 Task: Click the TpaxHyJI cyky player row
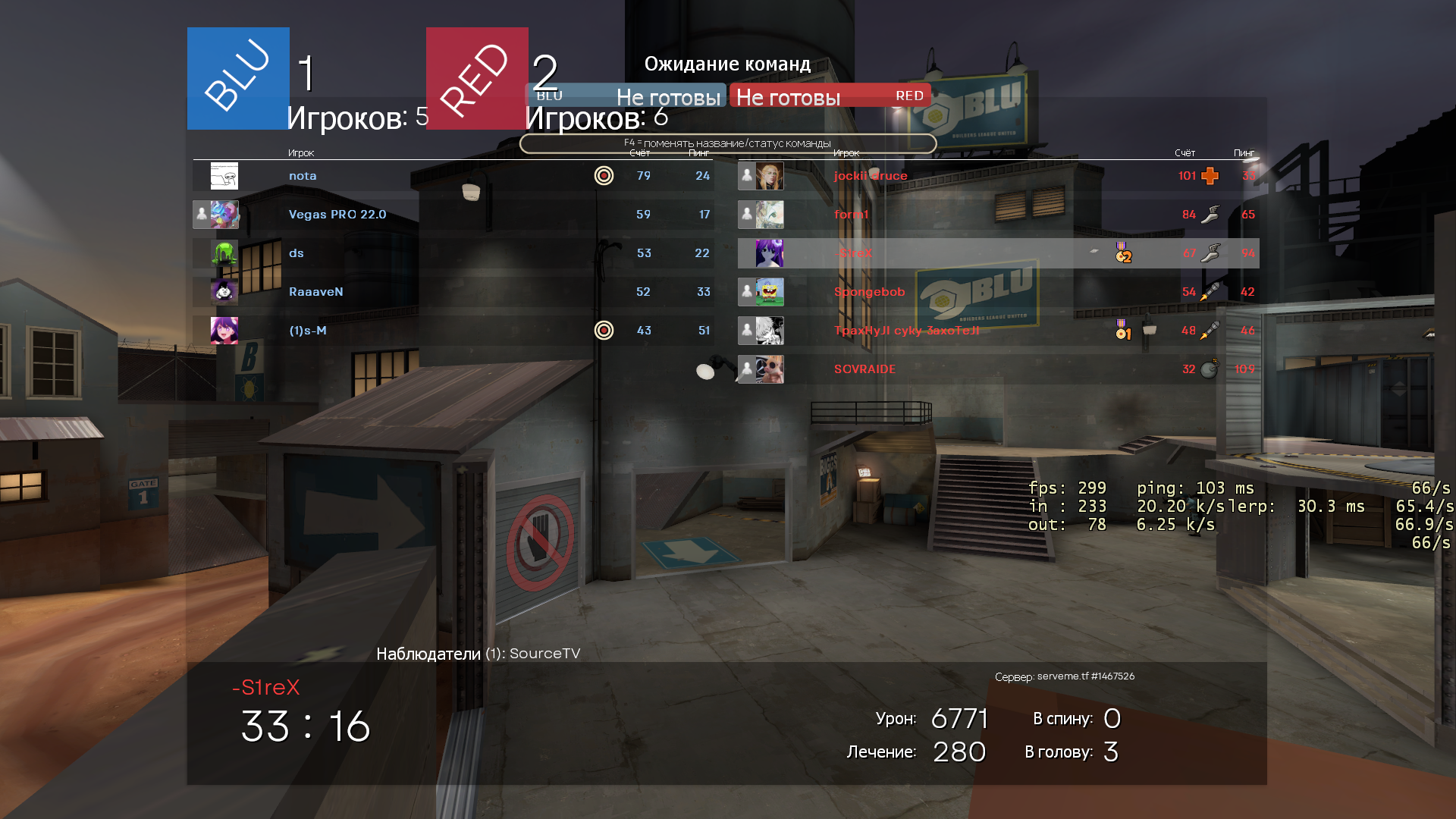[x=906, y=331]
